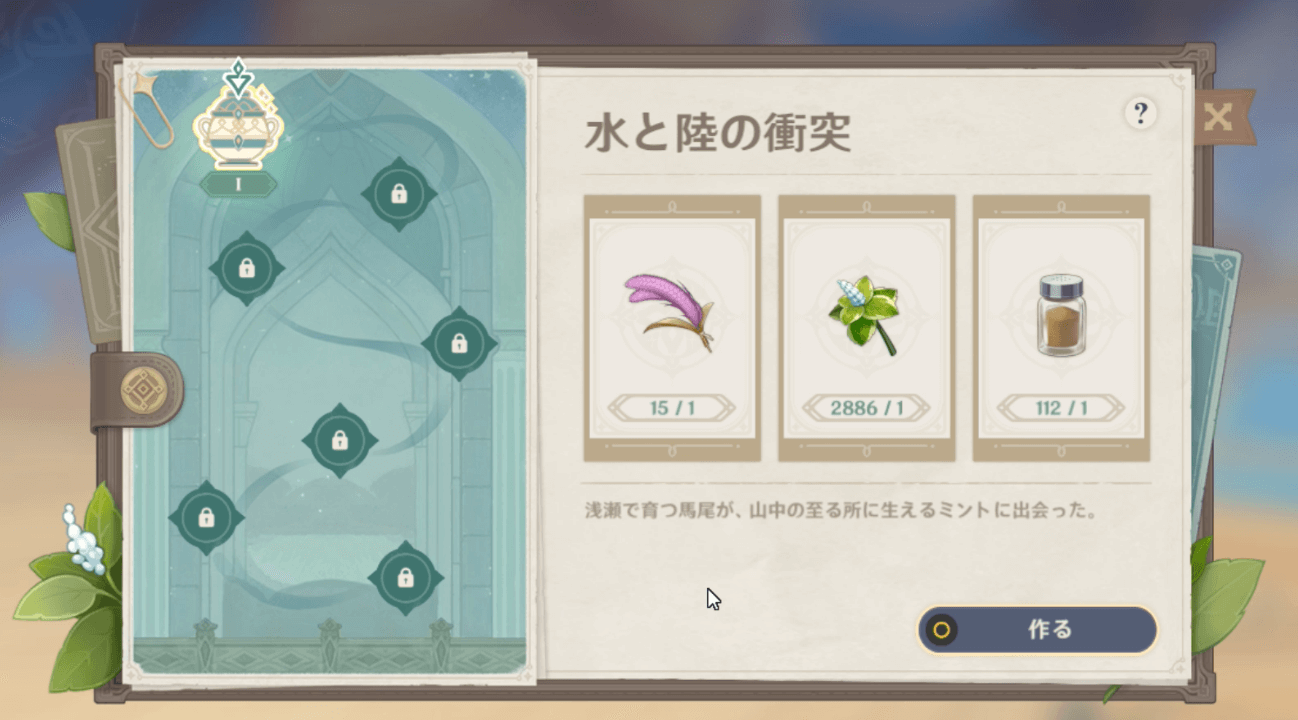Click the pink horsetail ingredient icon

(x=672, y=310)
